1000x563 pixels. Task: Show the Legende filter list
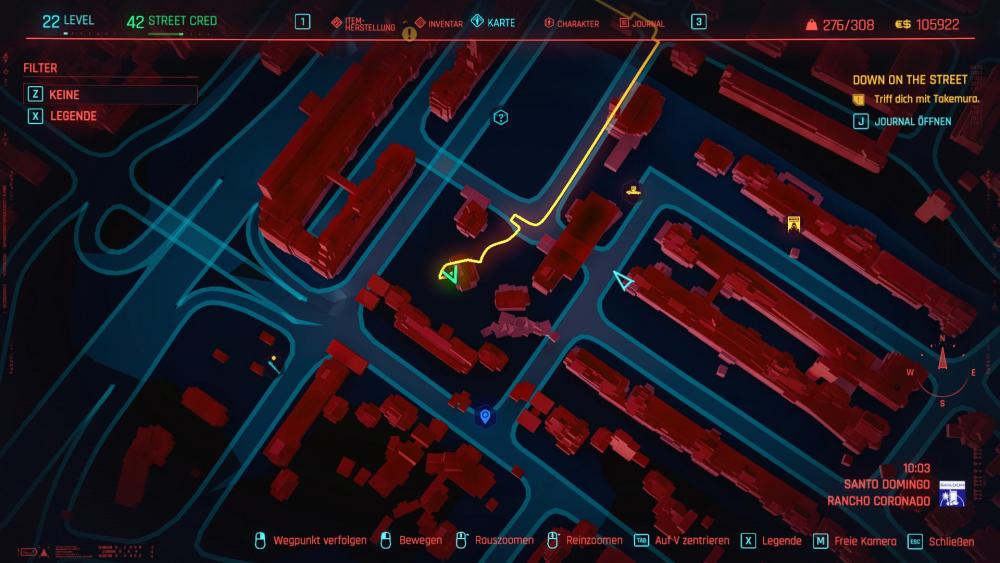(72, 116)
